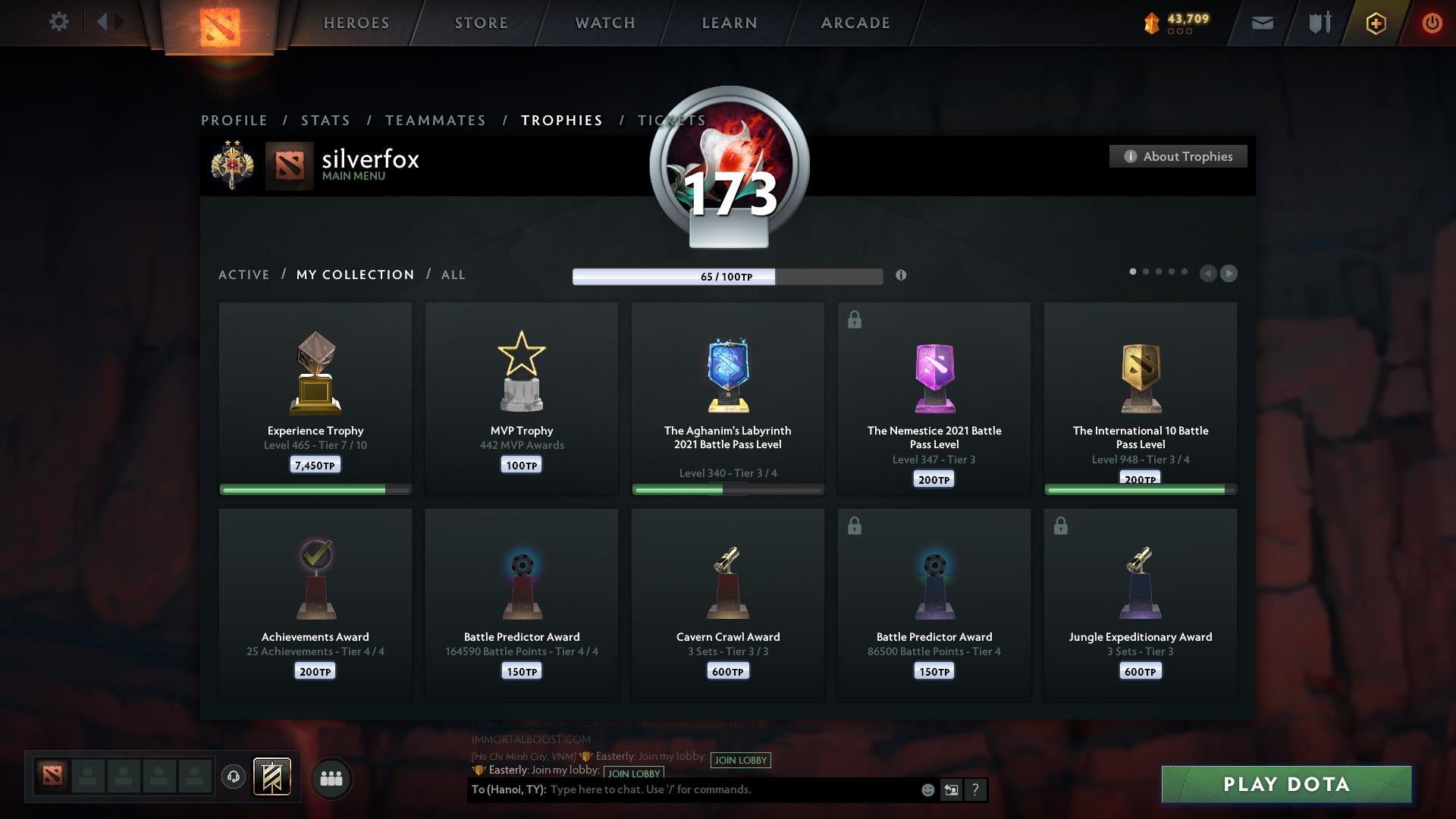
Task: Click the About Trophies button
Action: tap(1178, 156)
